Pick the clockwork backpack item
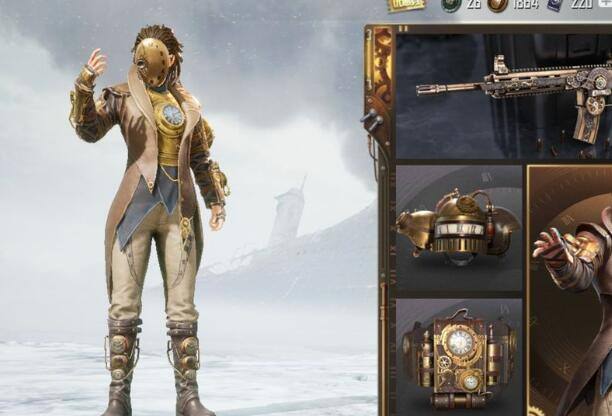Viewport: 612px width, 416px height. click(459, 355)
